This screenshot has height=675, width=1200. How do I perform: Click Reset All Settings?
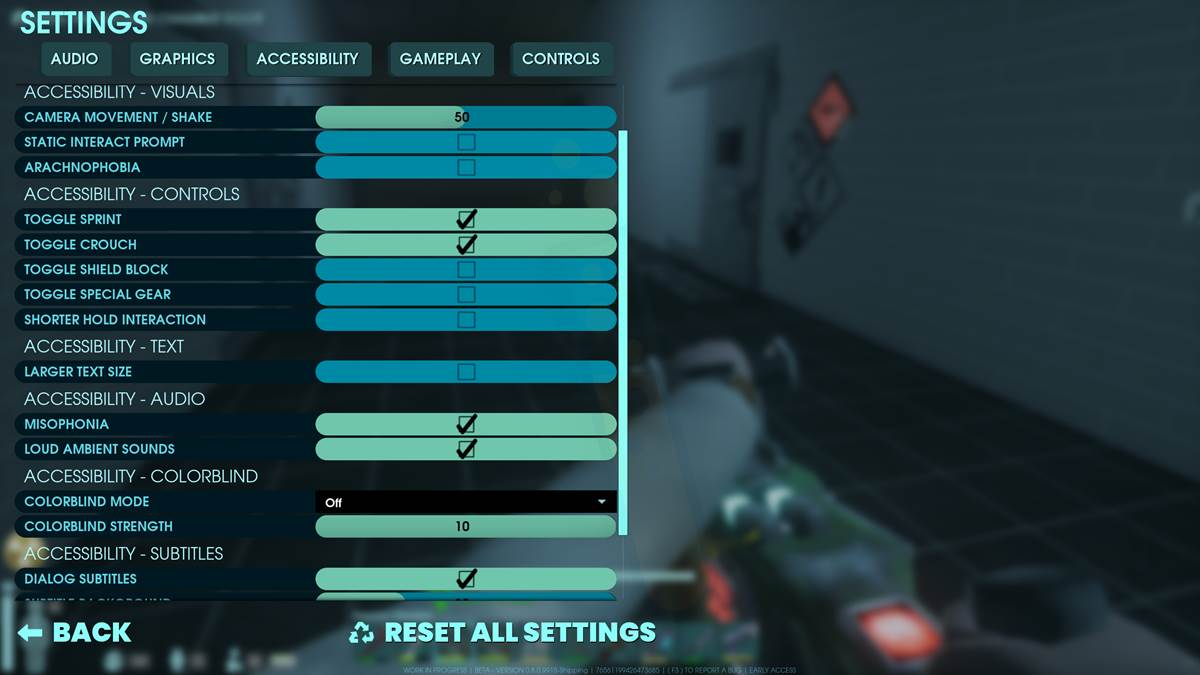click(x=503, y=632)
